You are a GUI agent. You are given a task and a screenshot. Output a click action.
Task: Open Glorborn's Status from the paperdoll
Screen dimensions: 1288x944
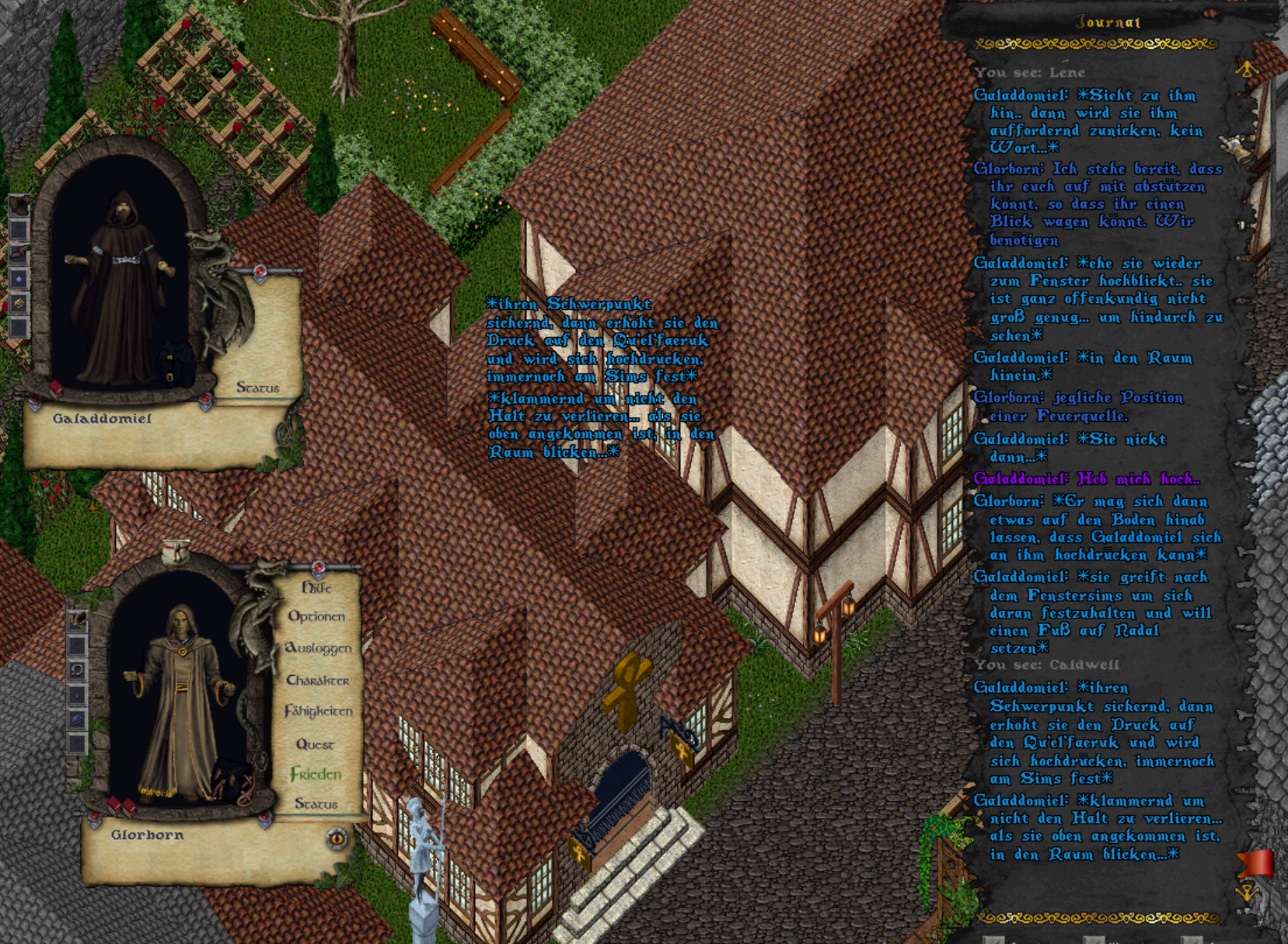316,803
